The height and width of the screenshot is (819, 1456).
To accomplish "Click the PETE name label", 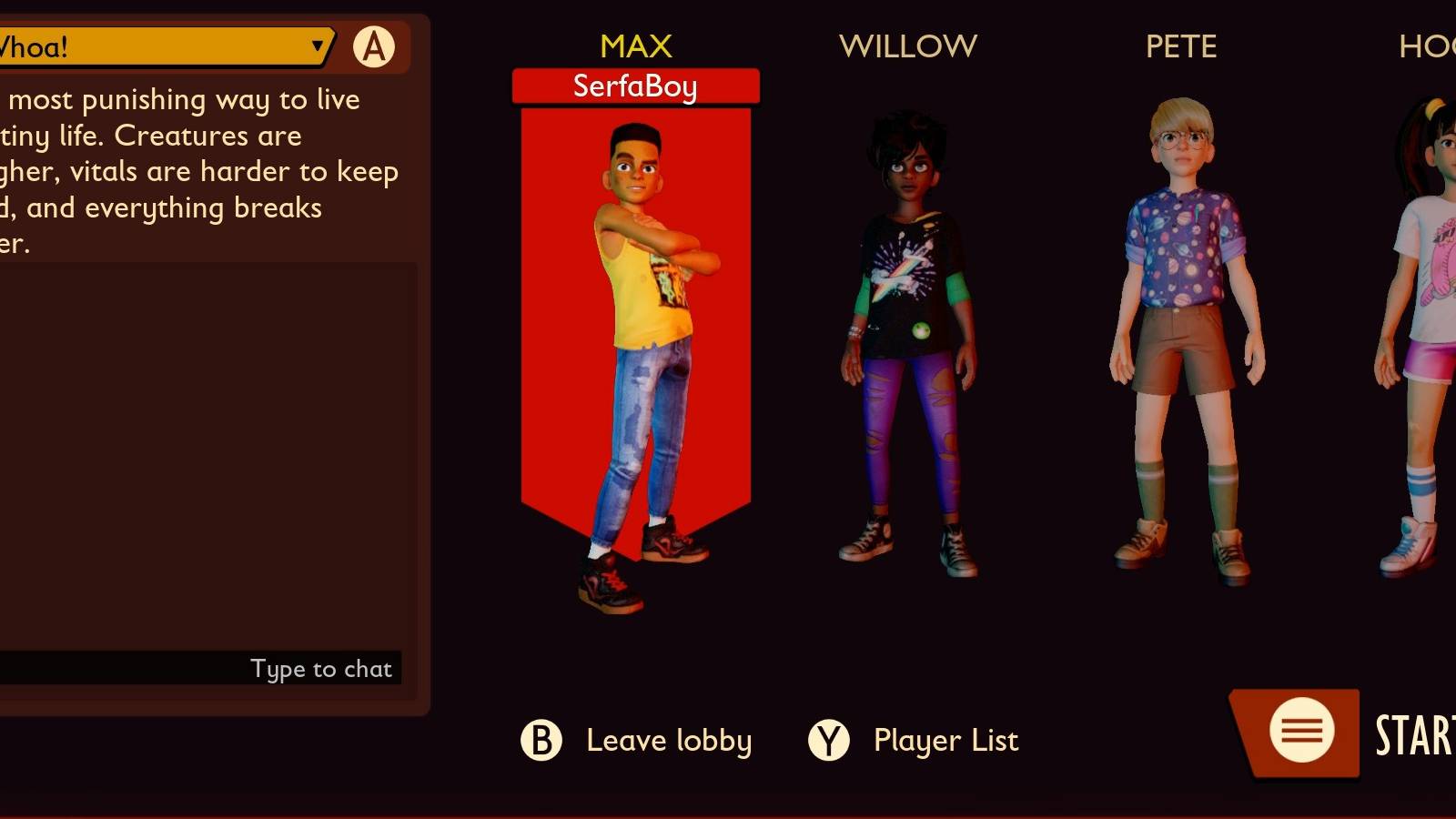I will pos(1180,45).
